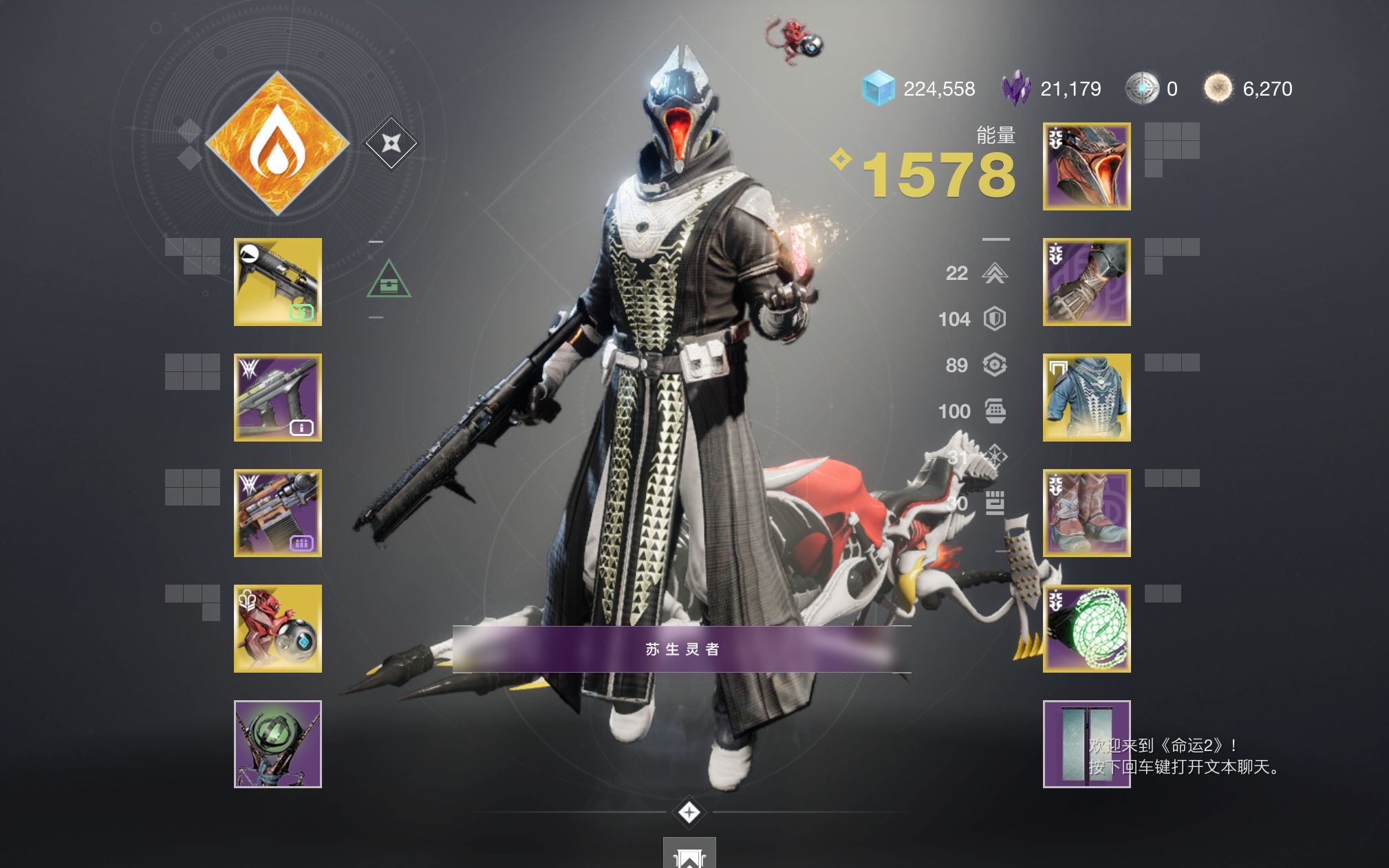Click the purple title banner 苏生灵者
This screenshot has width=1389, height=868.
[x=682, y=649]
